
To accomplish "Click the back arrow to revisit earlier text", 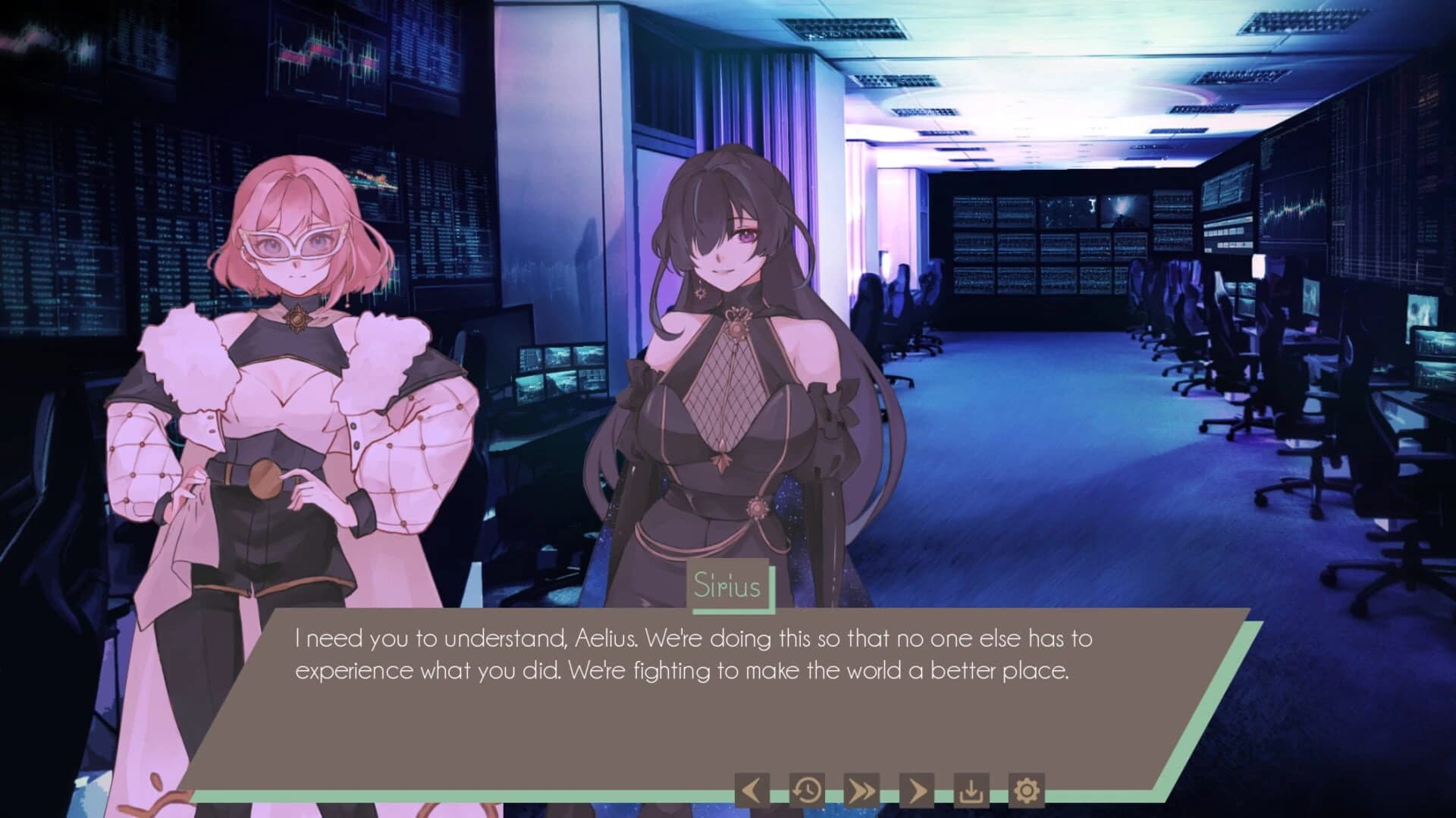I will (x=753, y=790).
